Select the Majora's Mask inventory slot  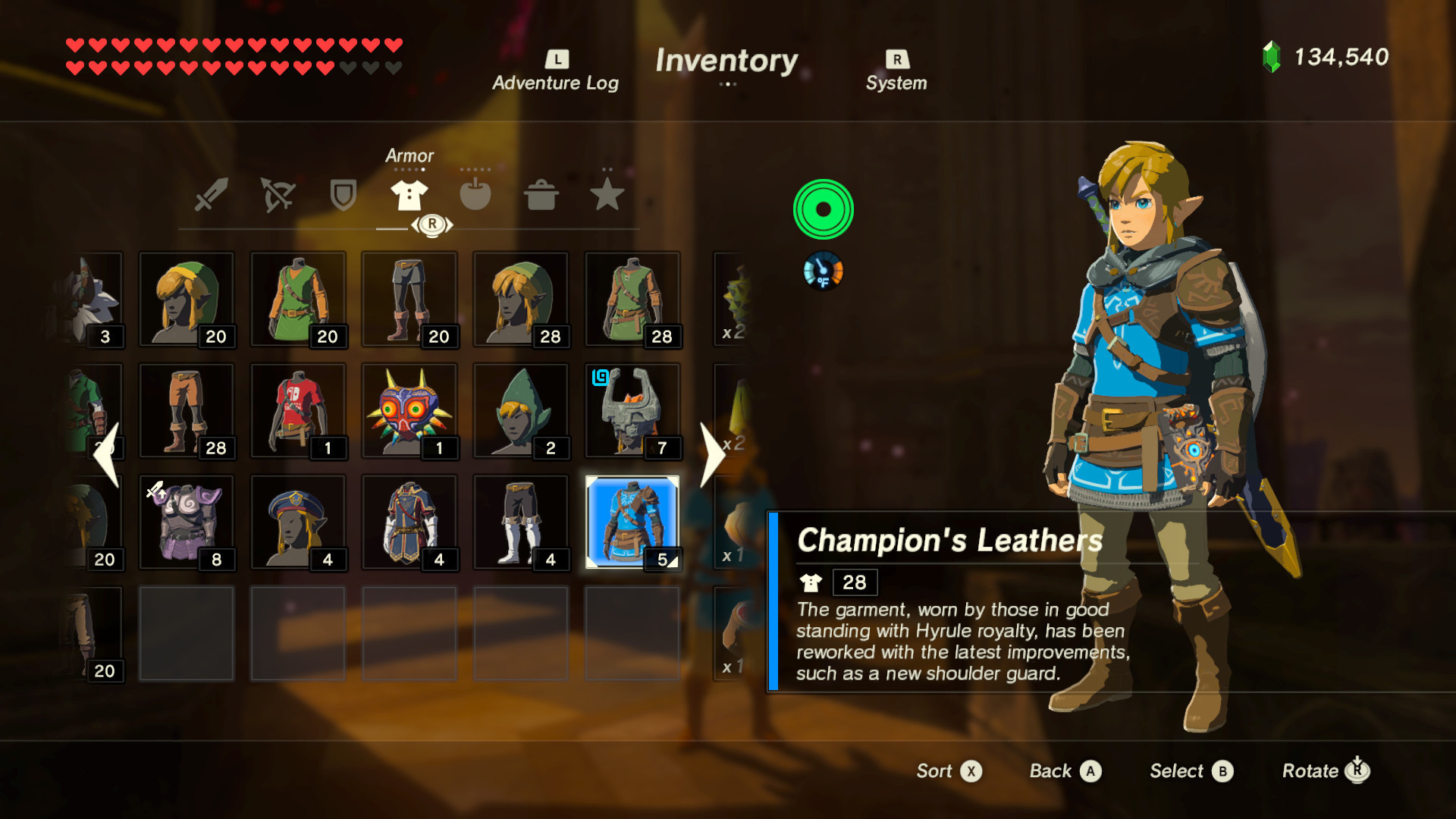[x=409, y=410]
